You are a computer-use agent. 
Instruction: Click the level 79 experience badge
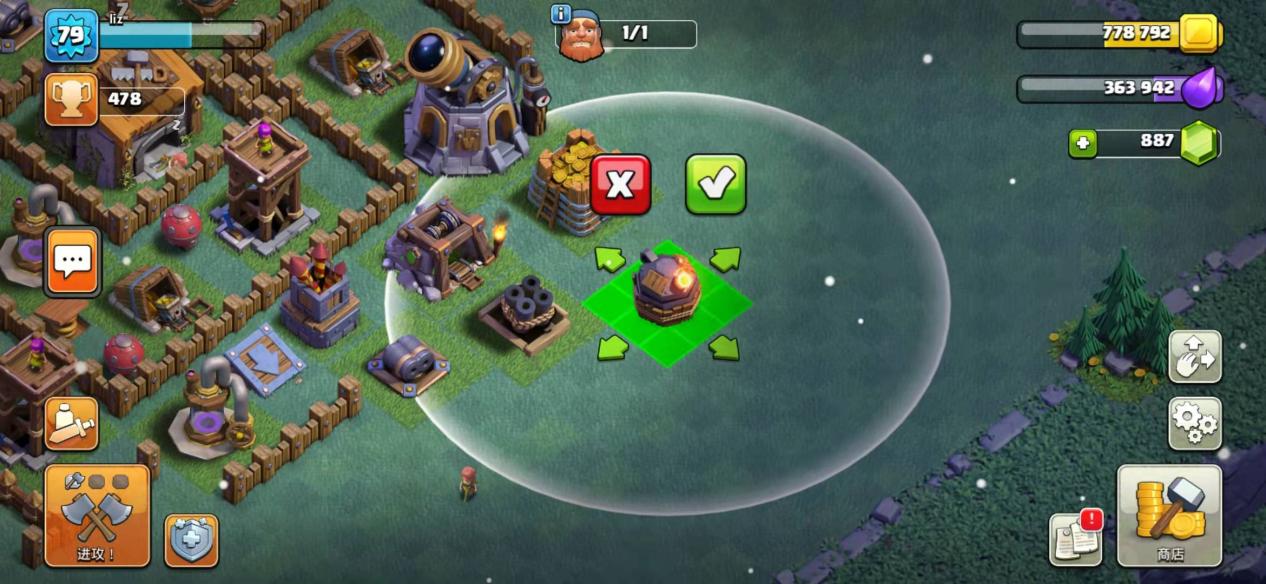point(71,36)
